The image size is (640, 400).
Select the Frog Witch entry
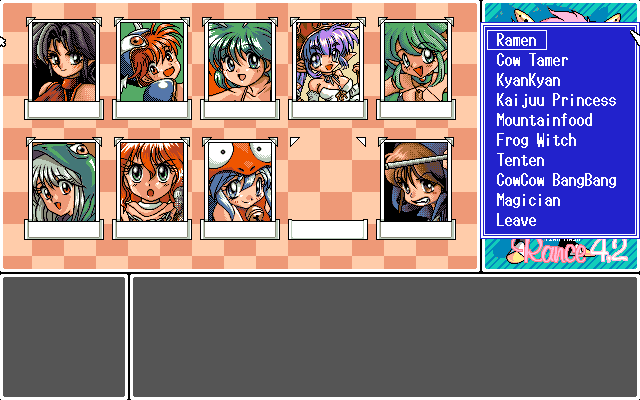click(x=536, y=141)
